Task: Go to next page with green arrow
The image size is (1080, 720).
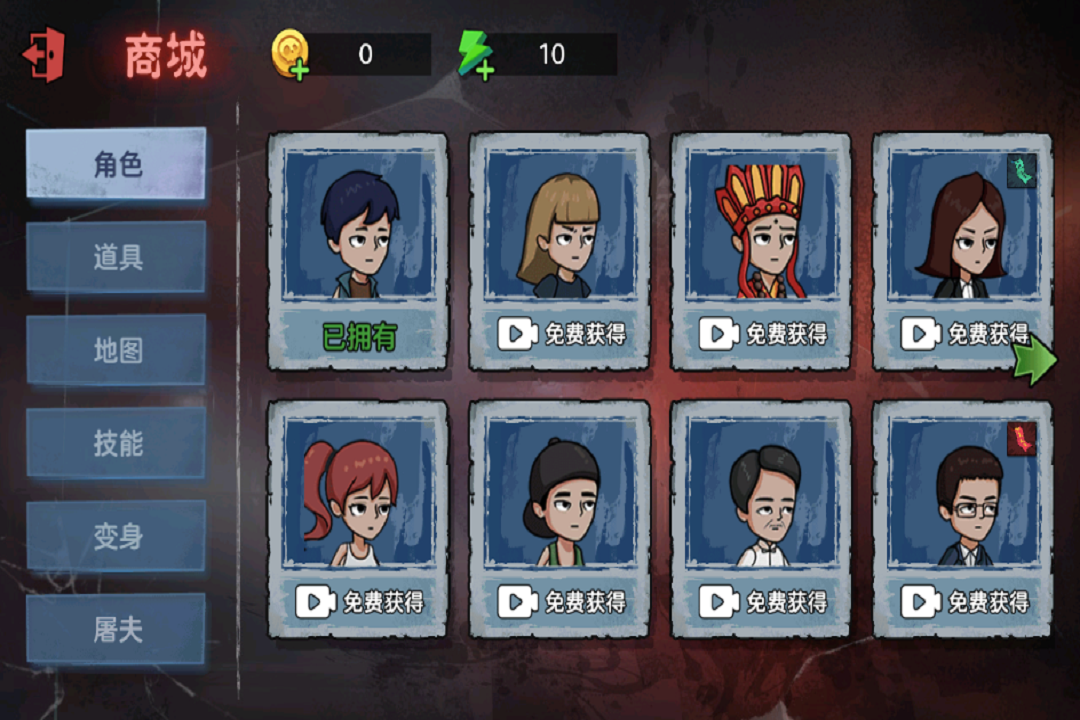Action: point(1034,360)
